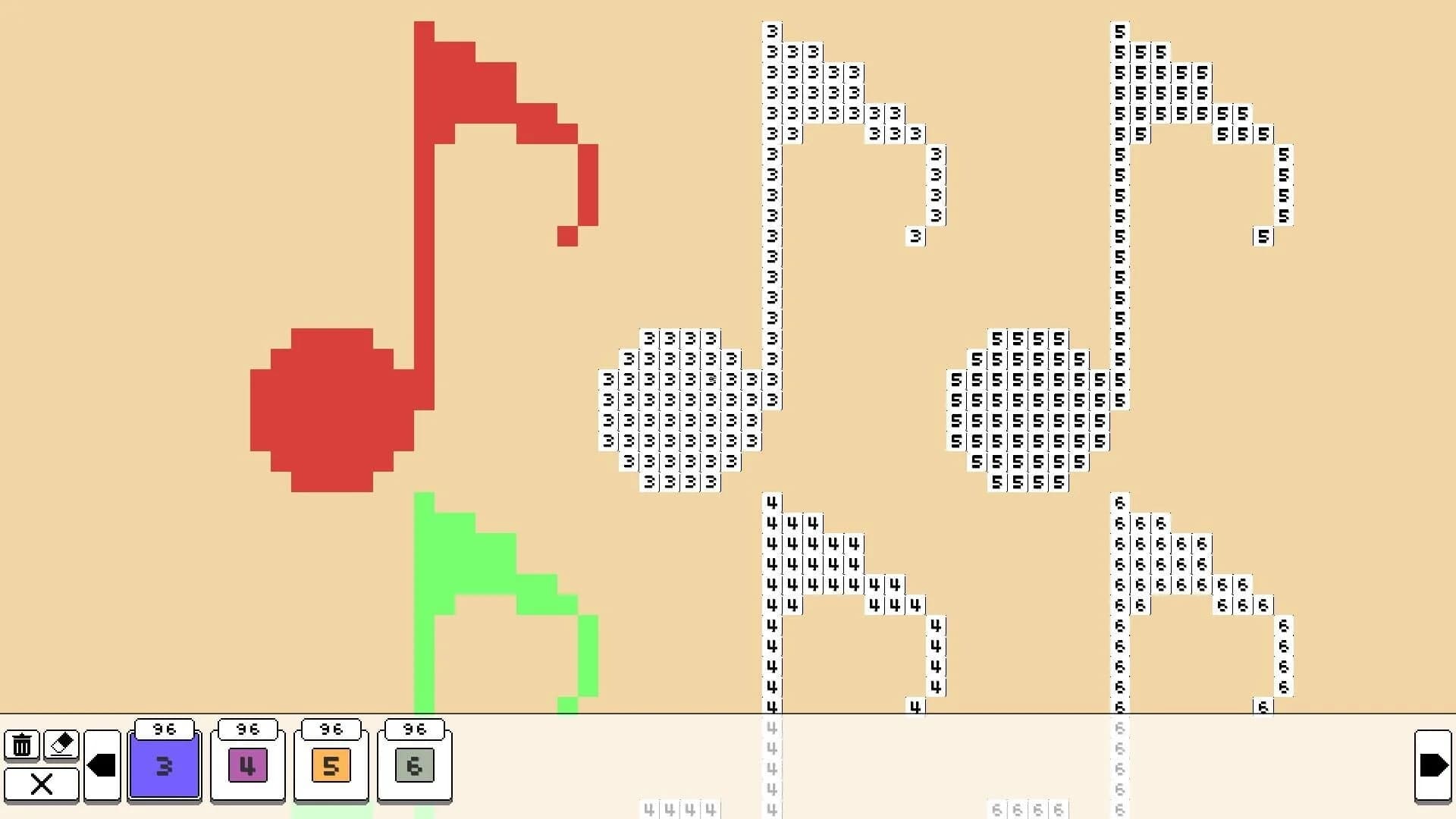Screen dimensions: 1456x819
Task: Select the X marker tool
Action: pyautogui.click(x=42, y=784)
